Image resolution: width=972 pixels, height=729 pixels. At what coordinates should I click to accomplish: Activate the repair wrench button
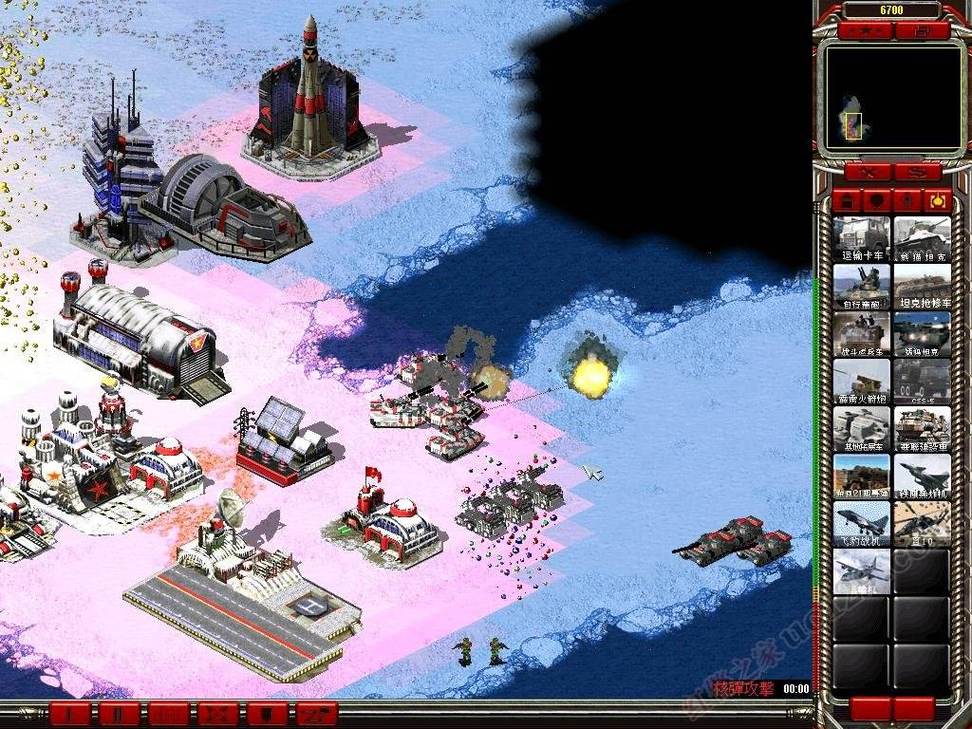click(x=866, y=172)
